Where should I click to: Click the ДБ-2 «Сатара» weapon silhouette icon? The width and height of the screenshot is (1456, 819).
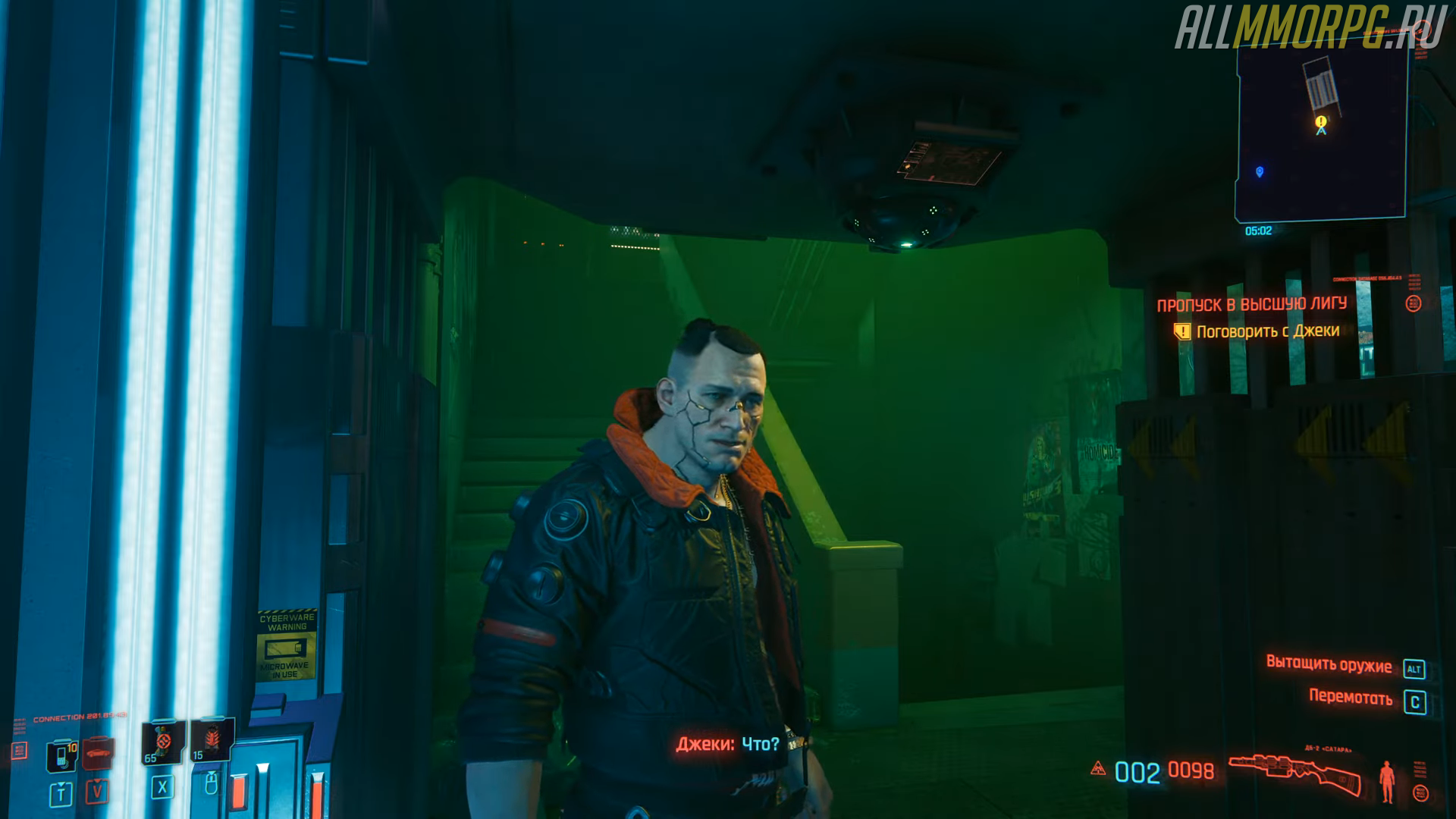[1297, 770]
